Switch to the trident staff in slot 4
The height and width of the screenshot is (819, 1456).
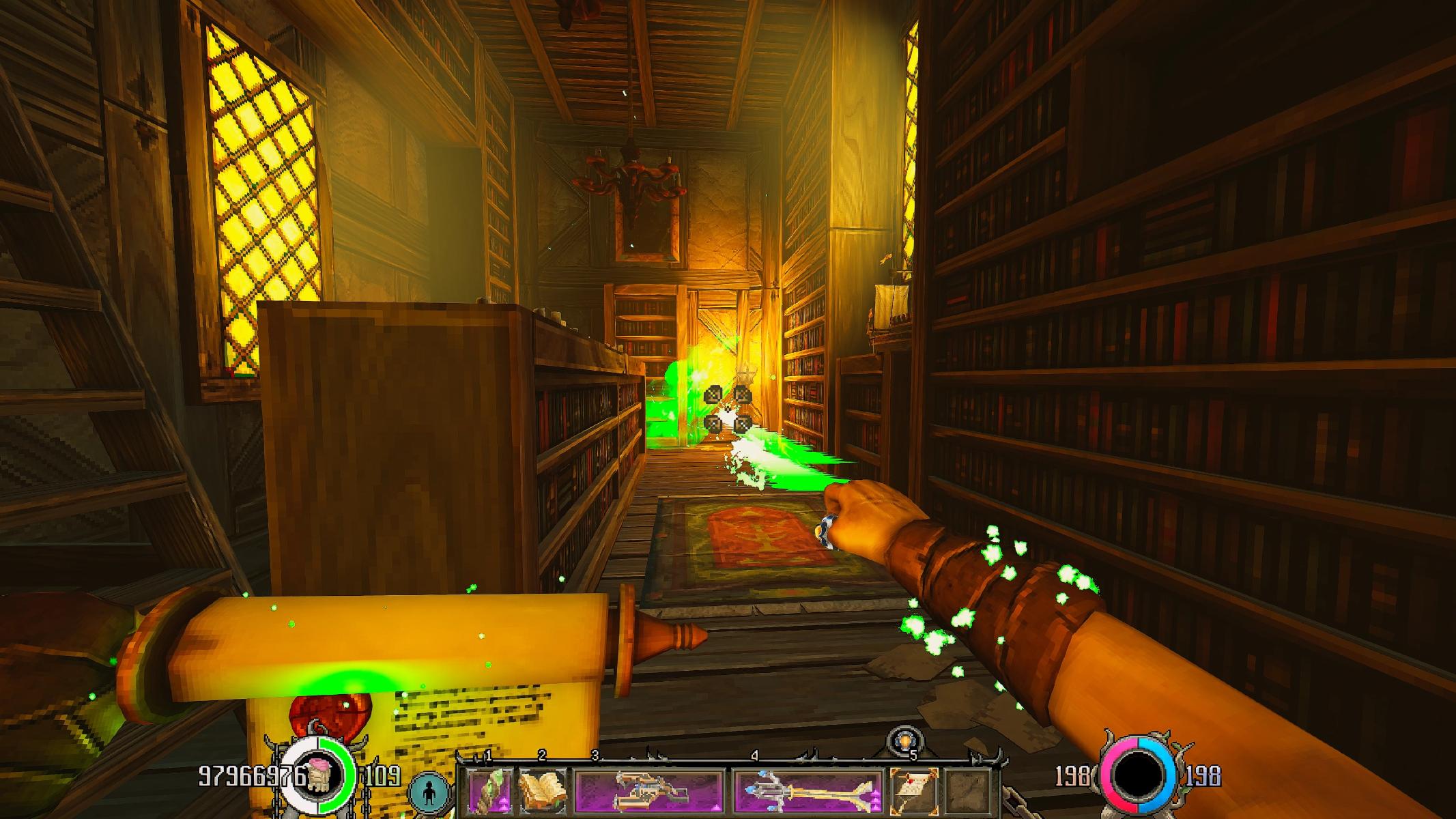tap(808, 790)
